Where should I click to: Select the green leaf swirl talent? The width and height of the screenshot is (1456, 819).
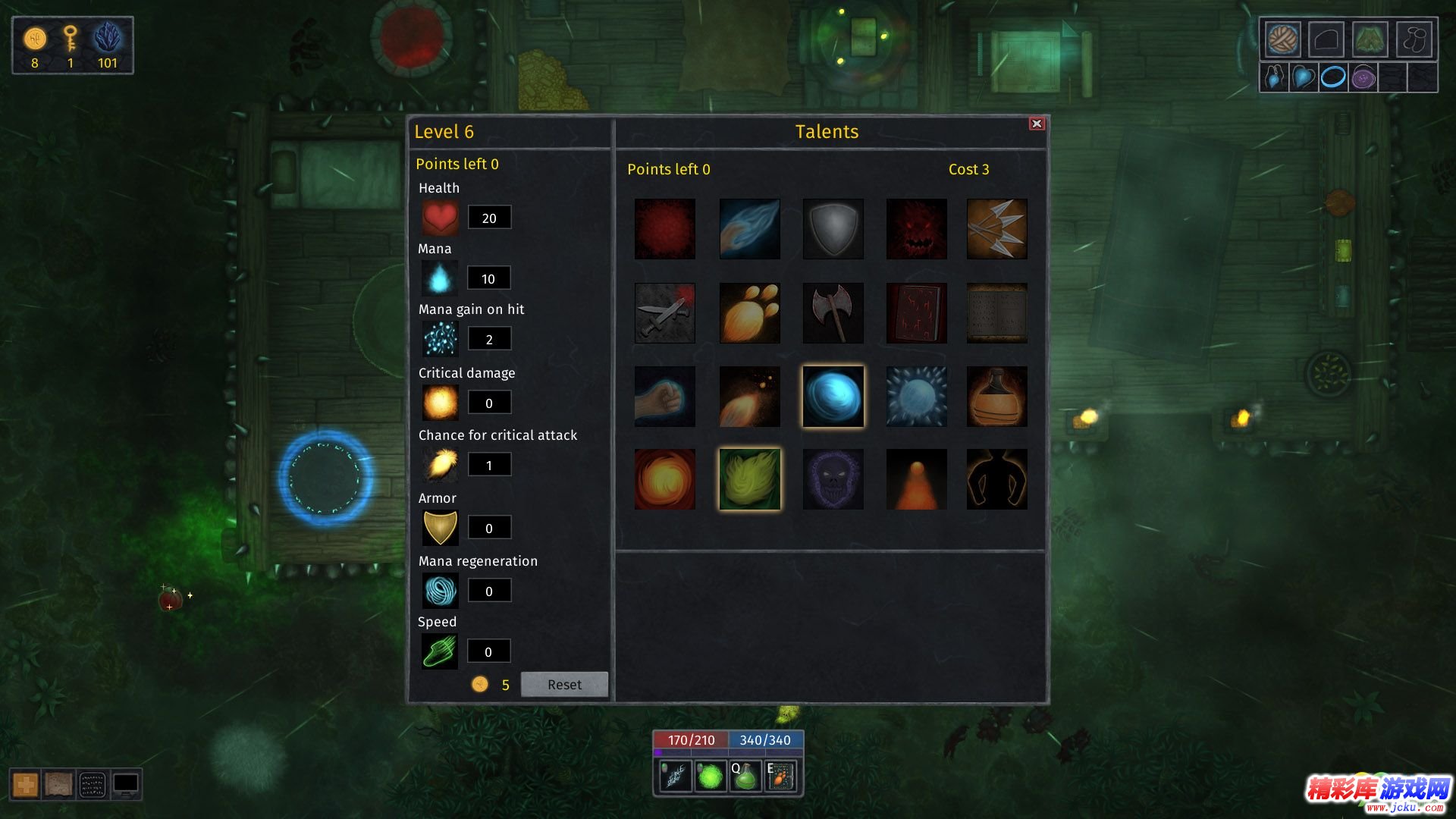point(749,479)
